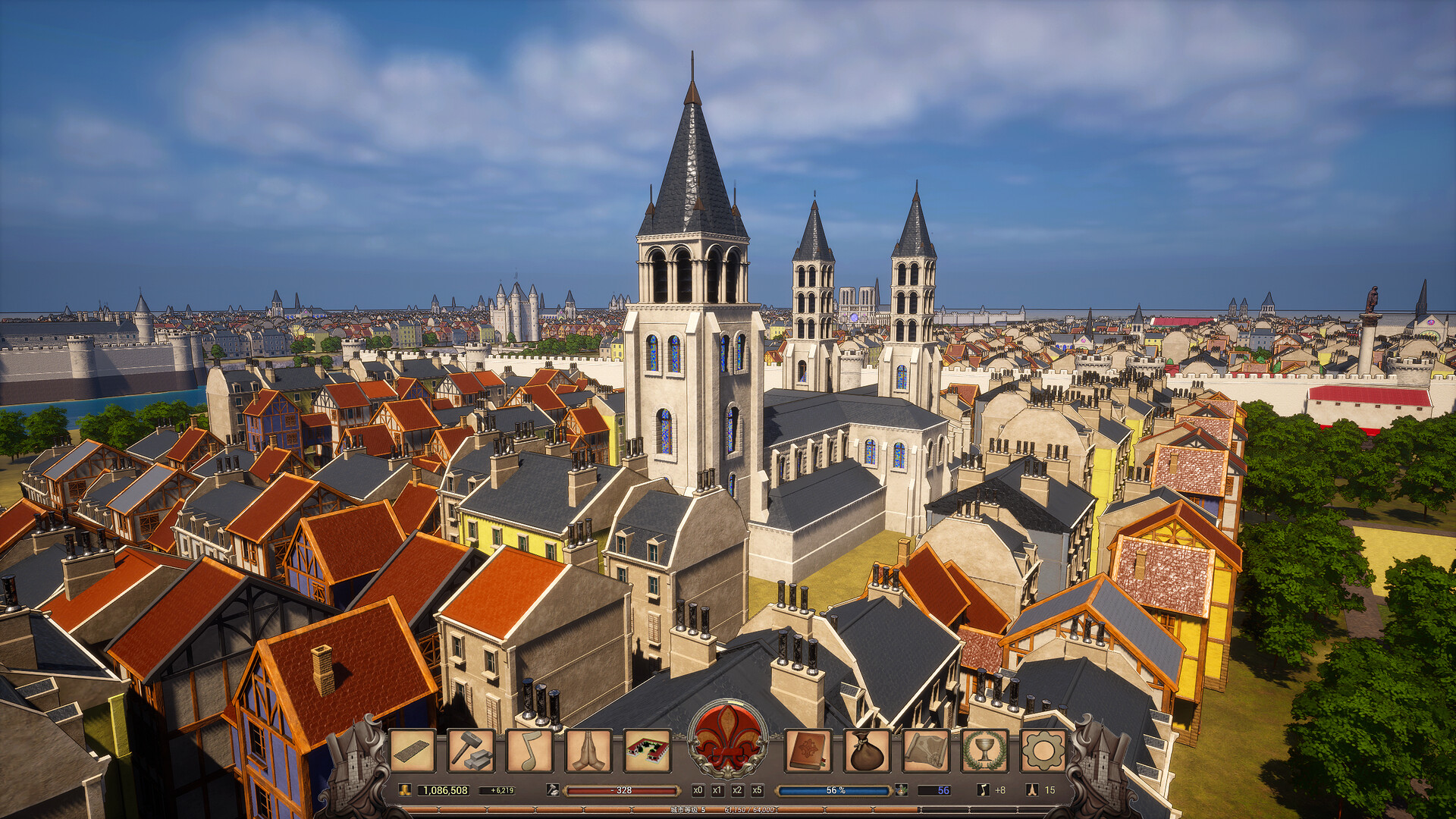Set game speed to x2
This screenshot has height=819, width=1456.
tap(736, 789)
